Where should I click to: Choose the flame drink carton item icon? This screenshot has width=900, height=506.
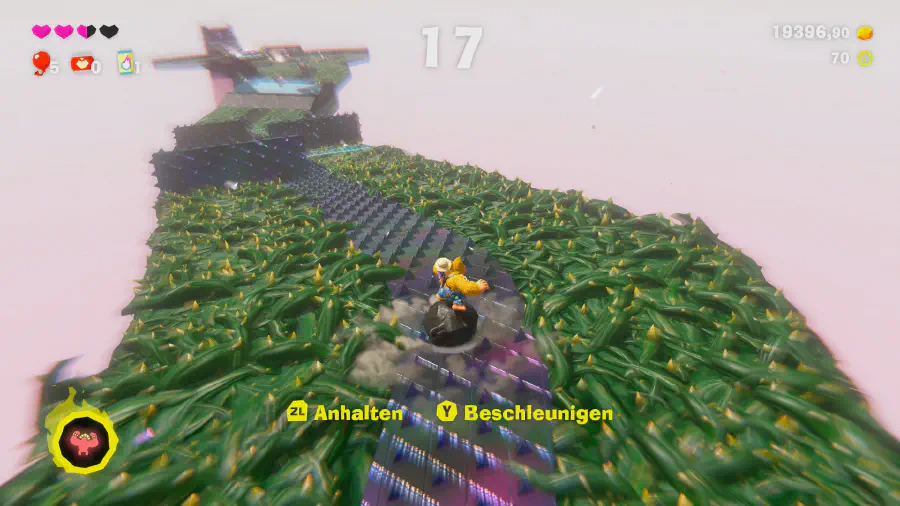(126, 63)
